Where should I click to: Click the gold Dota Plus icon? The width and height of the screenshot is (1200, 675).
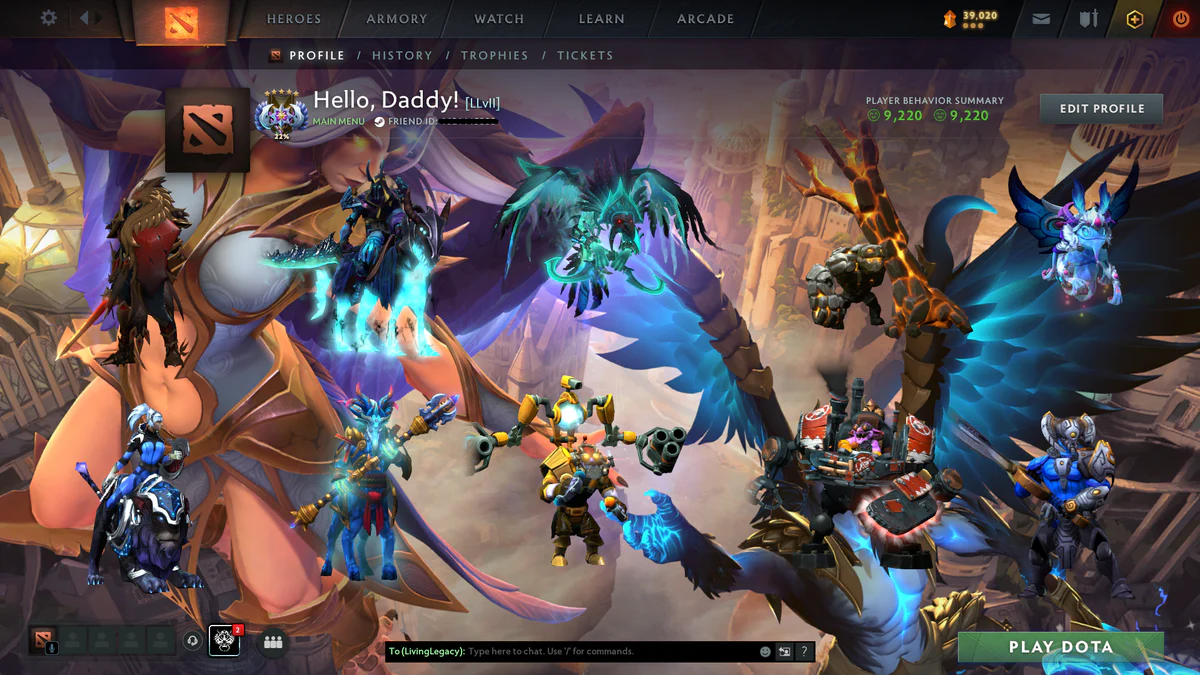(1134, 19)
